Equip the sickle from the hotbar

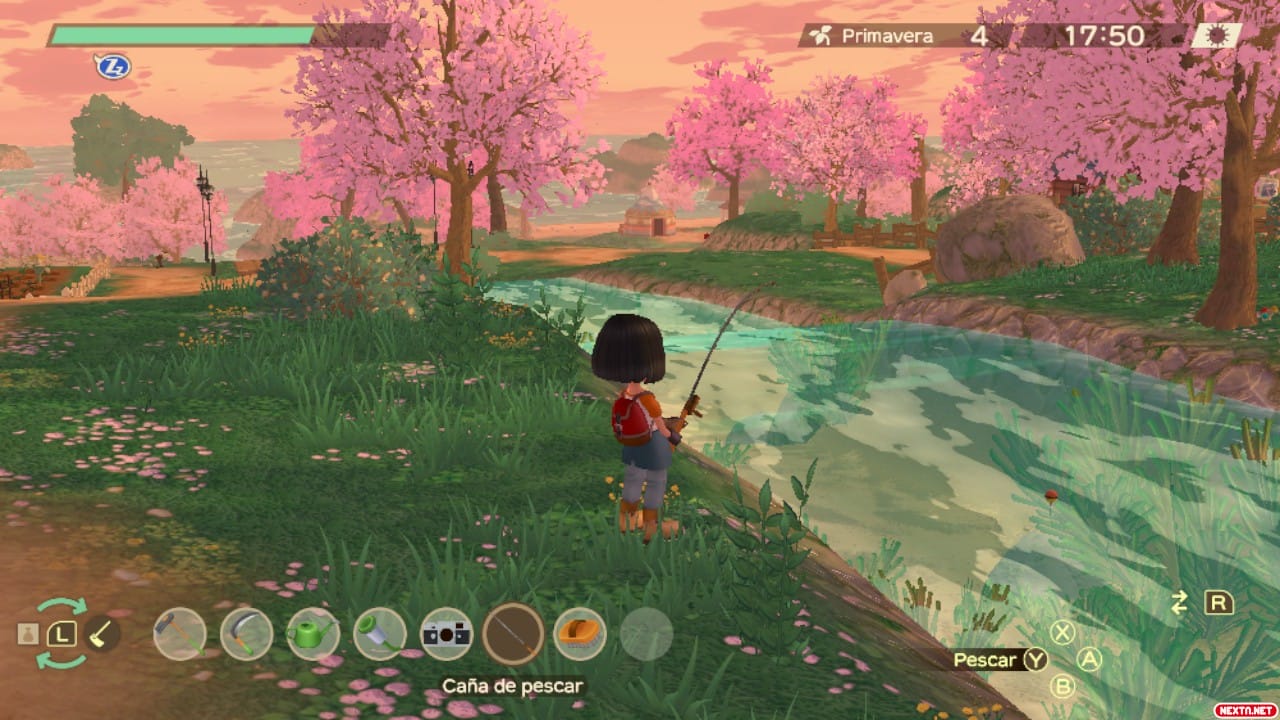pyautogui.click(x=246, y=634)
